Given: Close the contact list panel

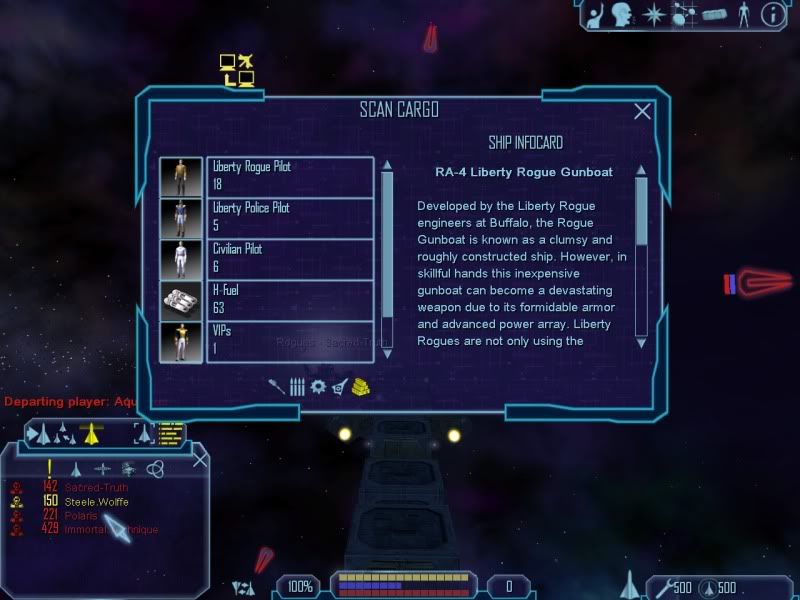Looking at the screenshot, I should (199, 460).
